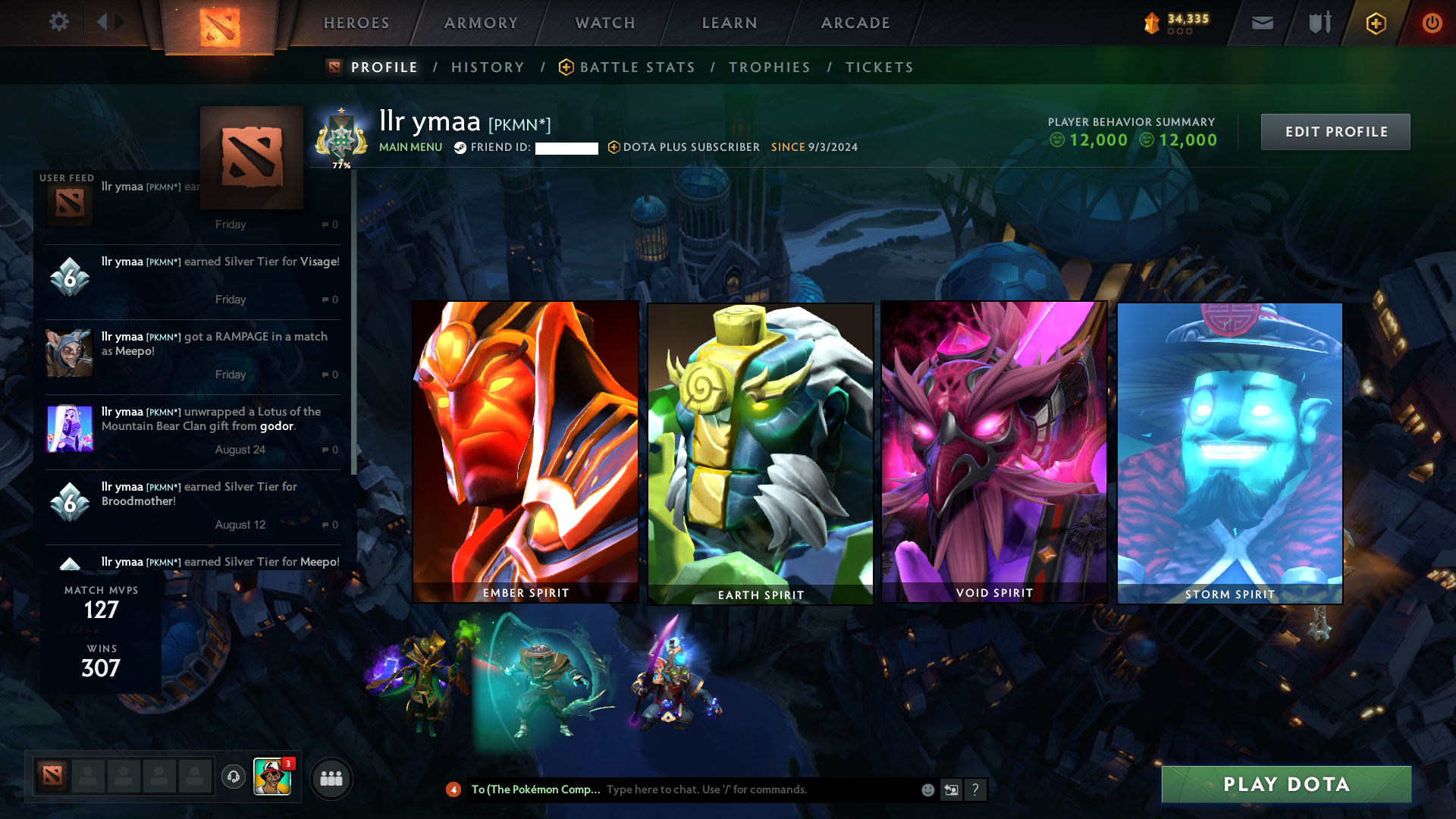Screen dimensions: 1456x819
Task: Open the emoticon smiley in the chat bar
Action: (x=927, y=789)
